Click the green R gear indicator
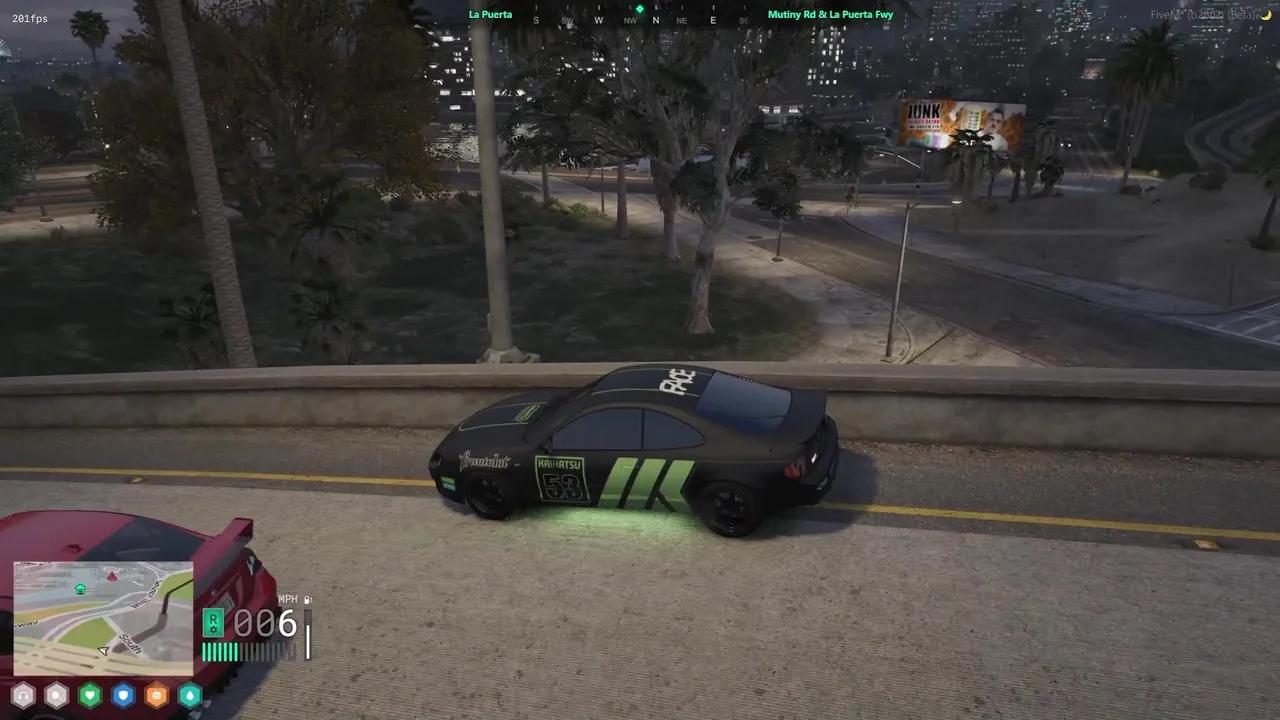 [212, 624]
